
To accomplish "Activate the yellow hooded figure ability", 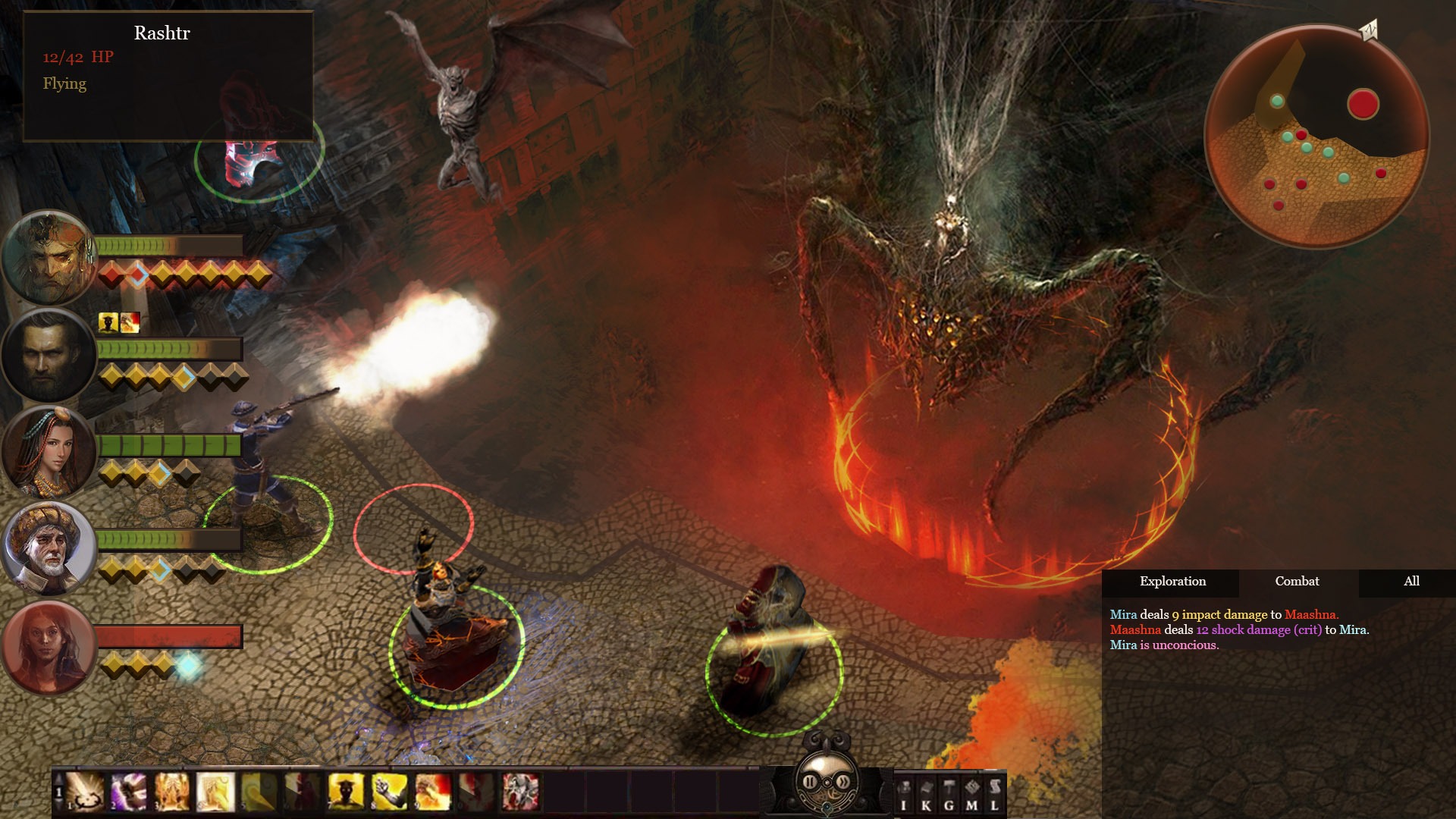I will pos(346,792).
